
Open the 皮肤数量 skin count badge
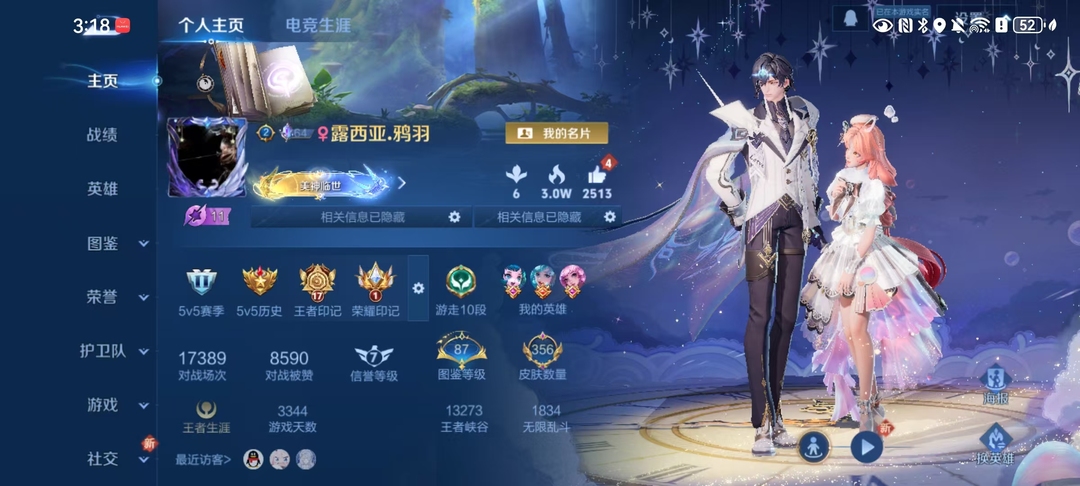point(543,355)
